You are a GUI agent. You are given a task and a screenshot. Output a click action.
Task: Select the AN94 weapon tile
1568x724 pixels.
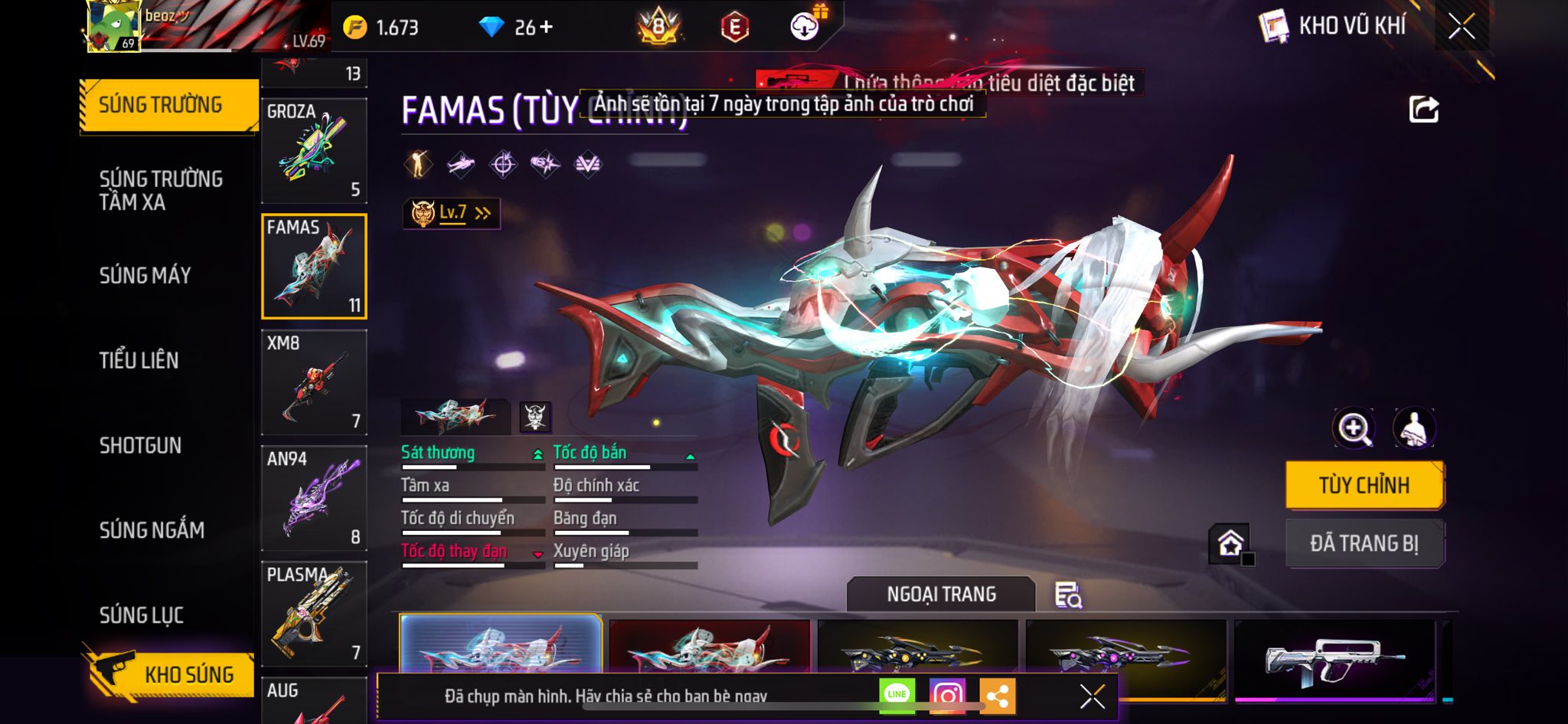pyautogui.click(x=314, y=498)
